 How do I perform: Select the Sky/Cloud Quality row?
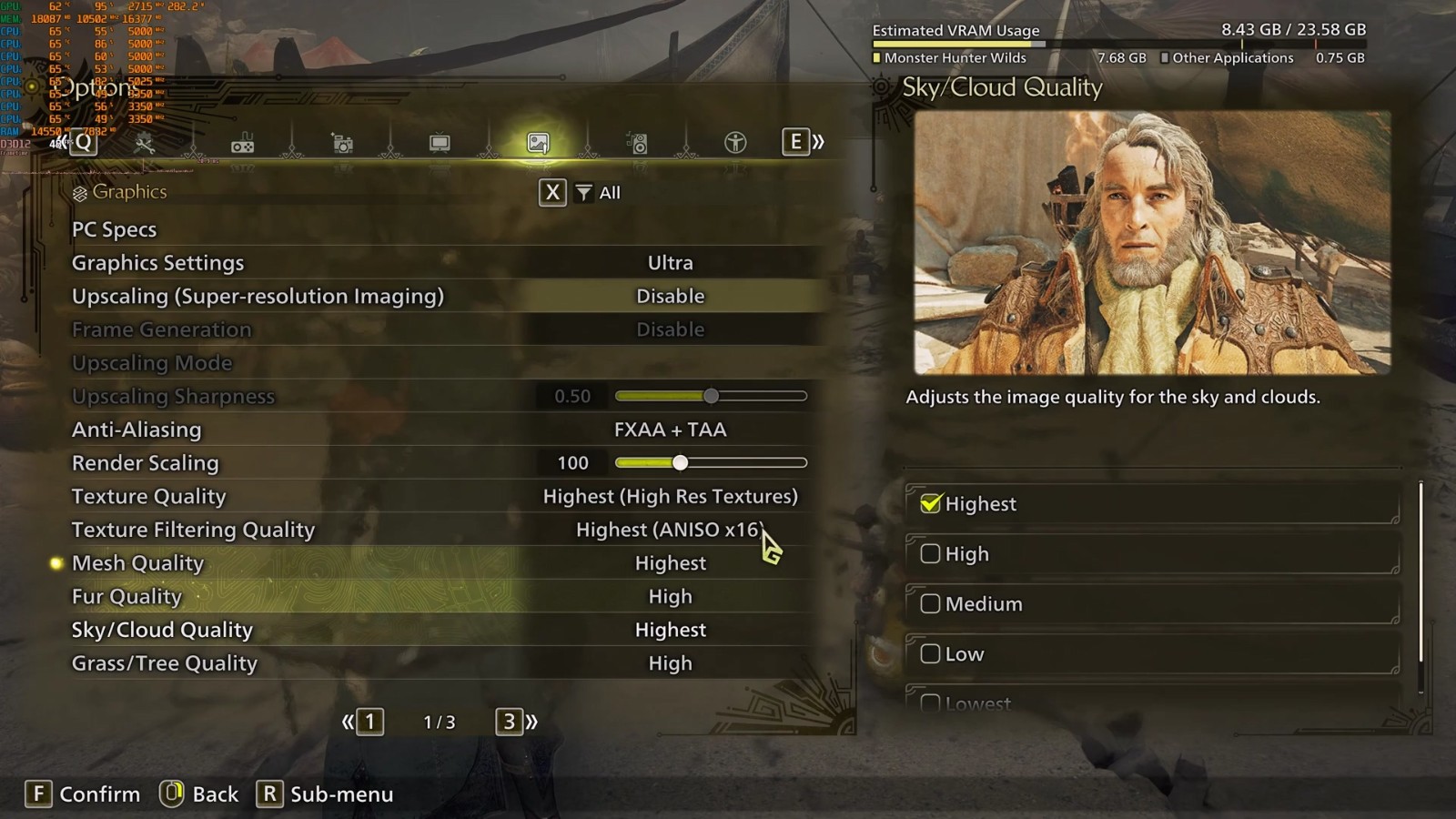(437, 630)
